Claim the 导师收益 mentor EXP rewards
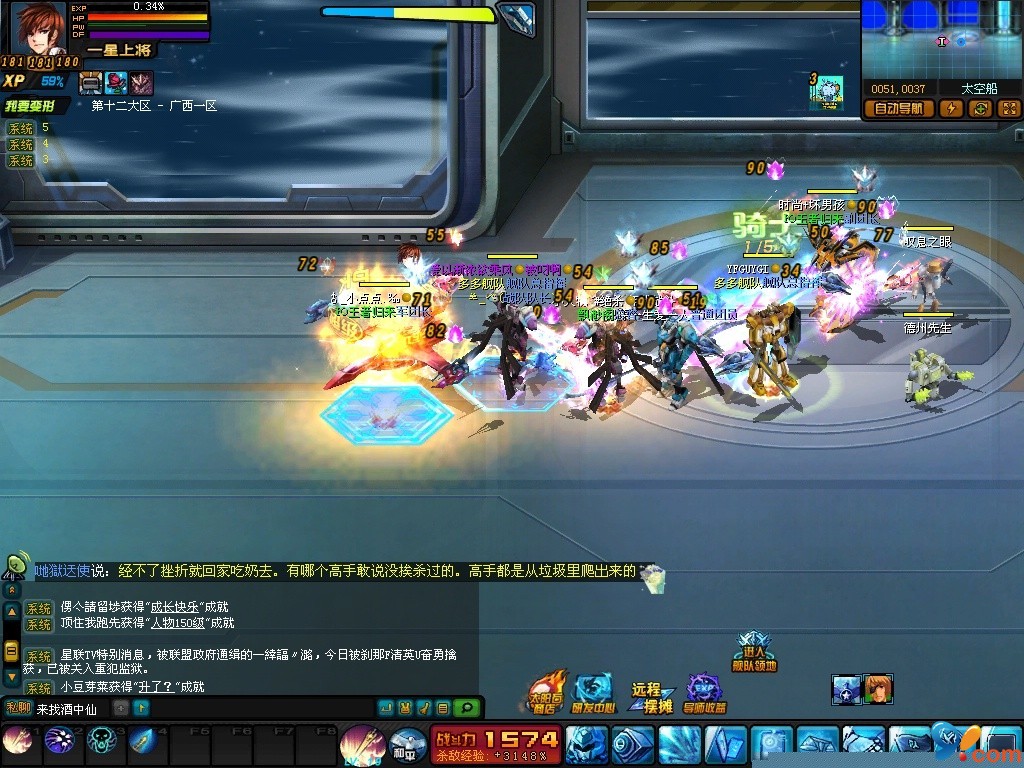 coord(704,692)
